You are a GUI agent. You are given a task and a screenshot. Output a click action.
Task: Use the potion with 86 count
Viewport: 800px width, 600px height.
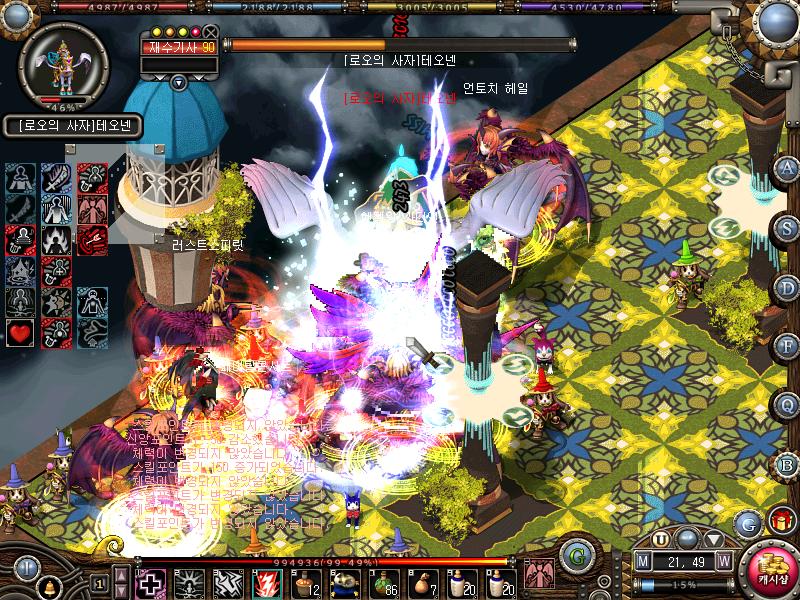[382, 582]
